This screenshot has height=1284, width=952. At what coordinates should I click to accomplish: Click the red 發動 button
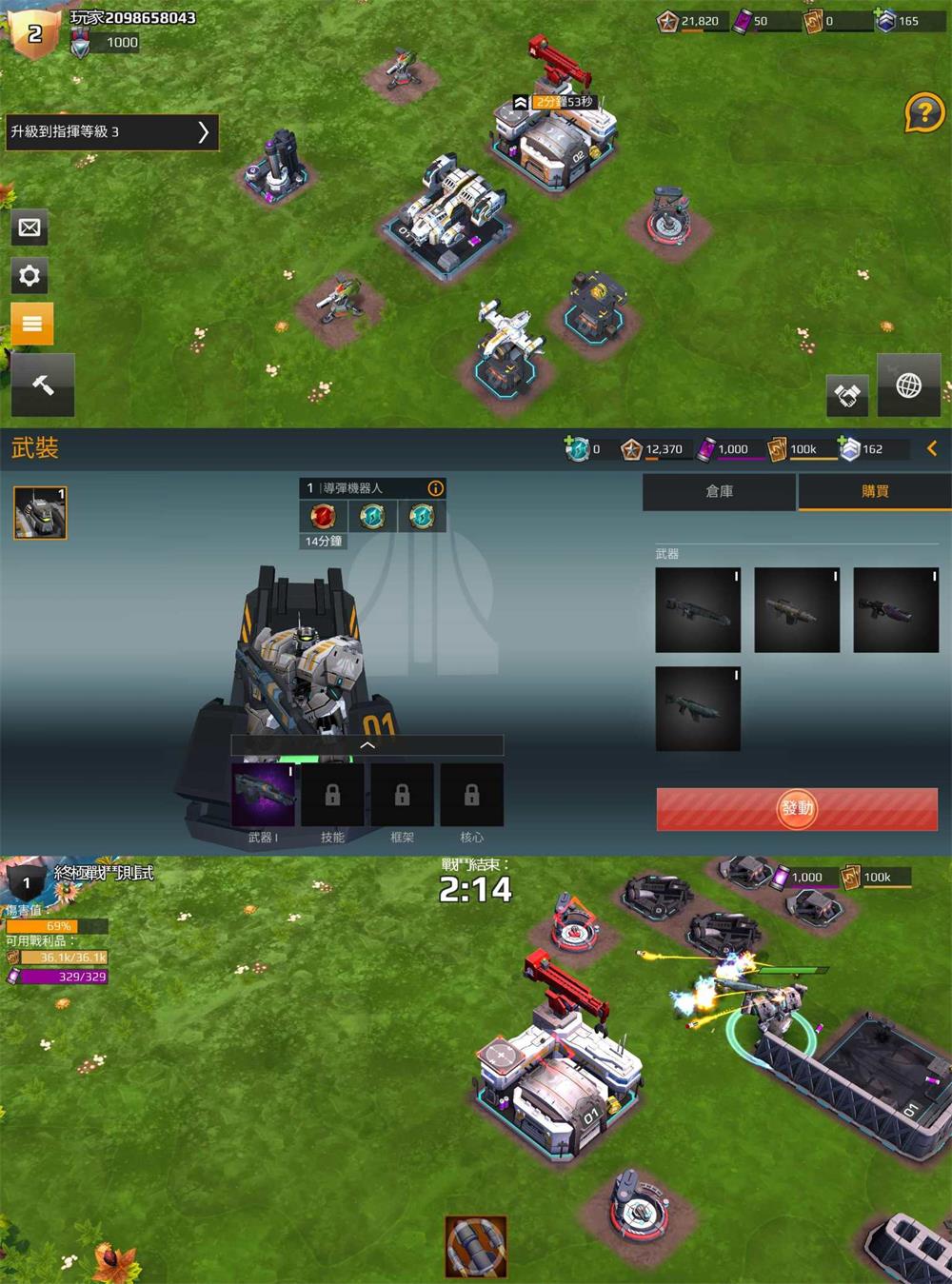[797, 809]
